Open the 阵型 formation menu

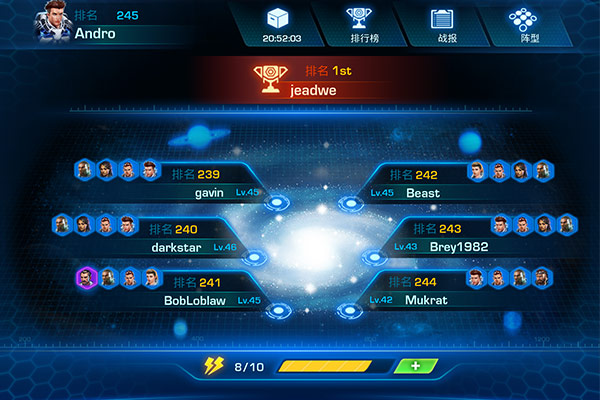tap(520, 24)
